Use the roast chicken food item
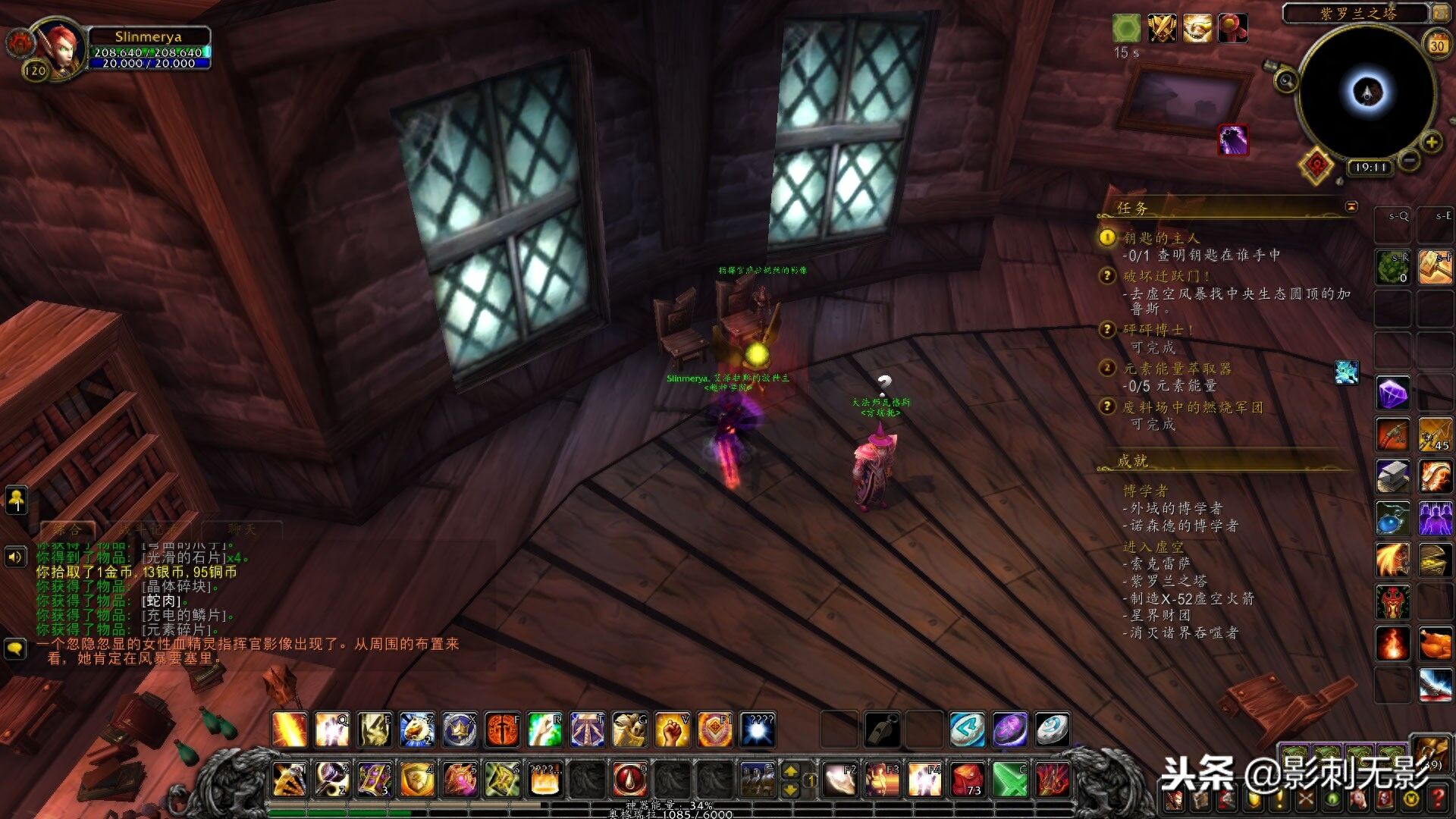Viewport: 1456px width, 819px height. coord(1435,644)
